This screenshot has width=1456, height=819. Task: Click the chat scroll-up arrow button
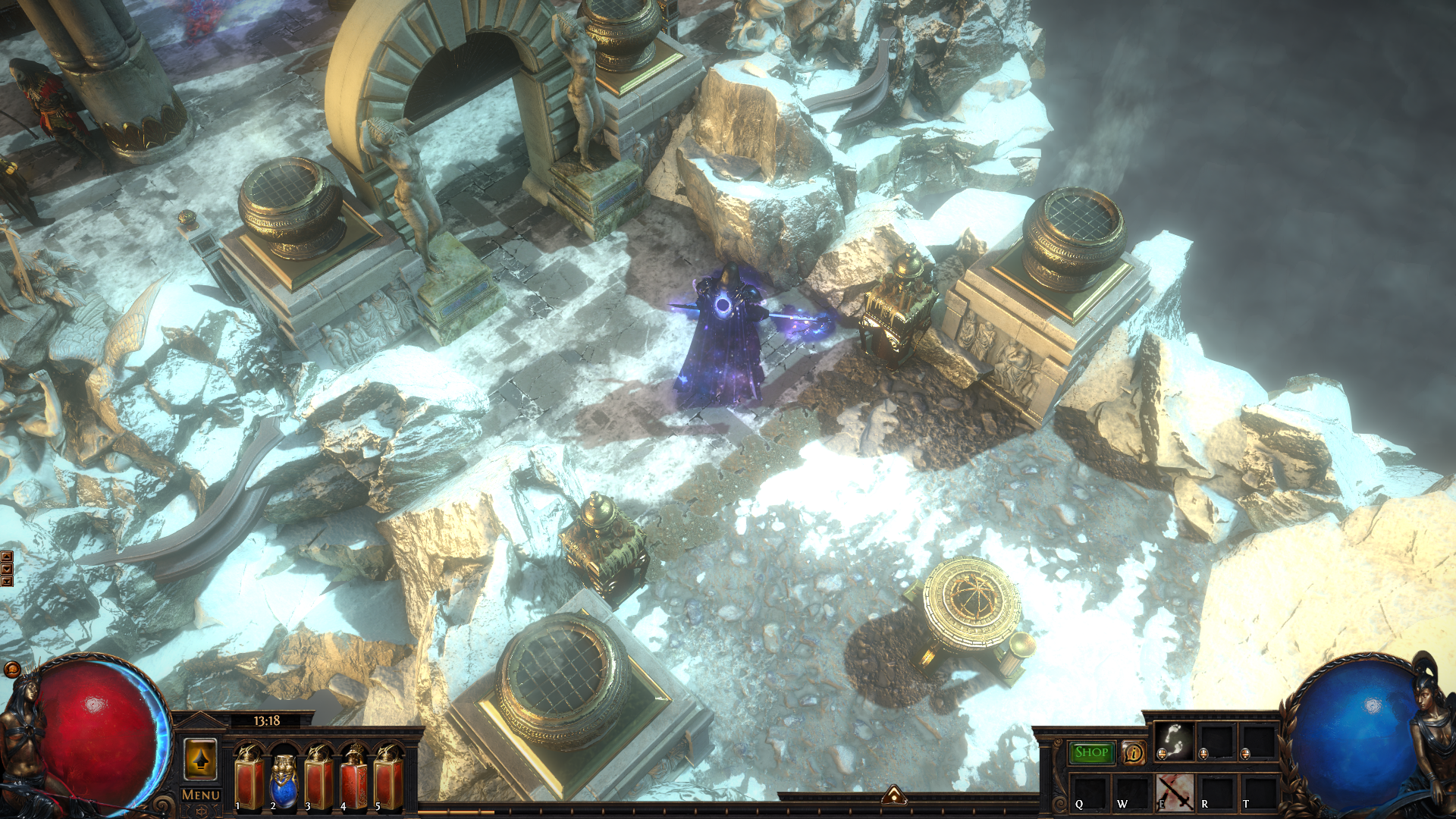(7, 557)
